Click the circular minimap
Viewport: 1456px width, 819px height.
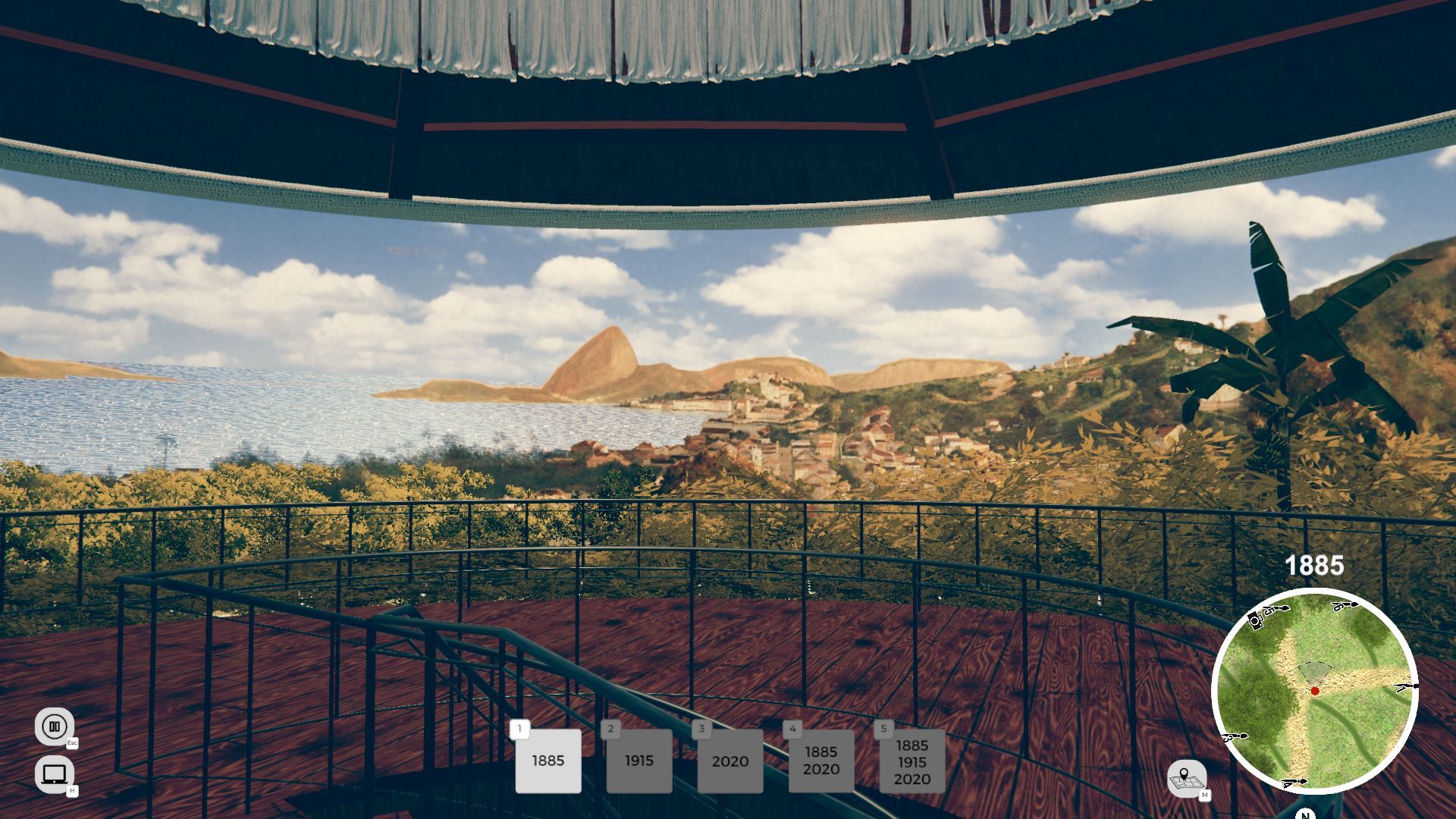tap(1314, 690)
